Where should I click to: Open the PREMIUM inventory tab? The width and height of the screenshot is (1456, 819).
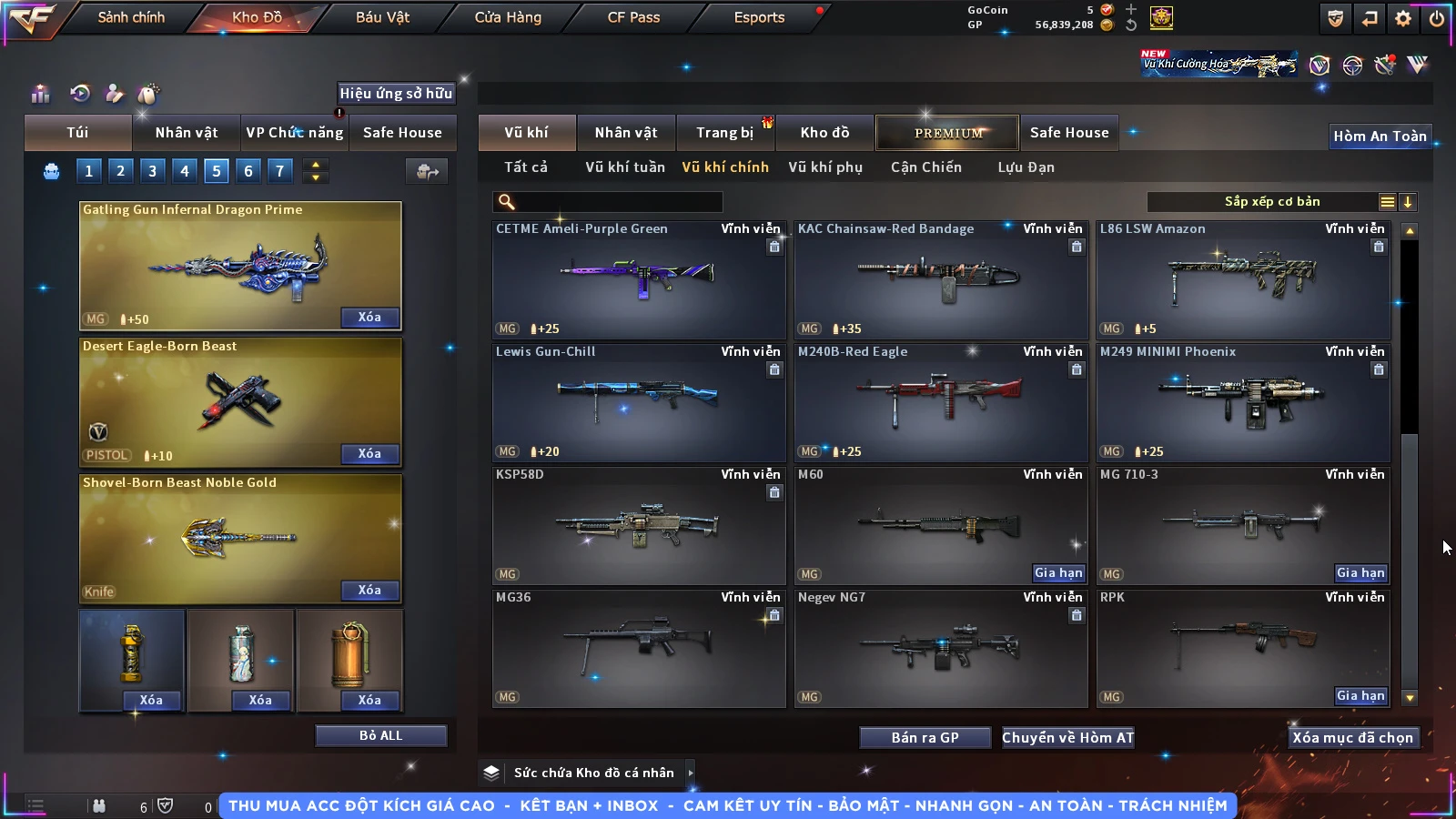[x=948, y=133]
